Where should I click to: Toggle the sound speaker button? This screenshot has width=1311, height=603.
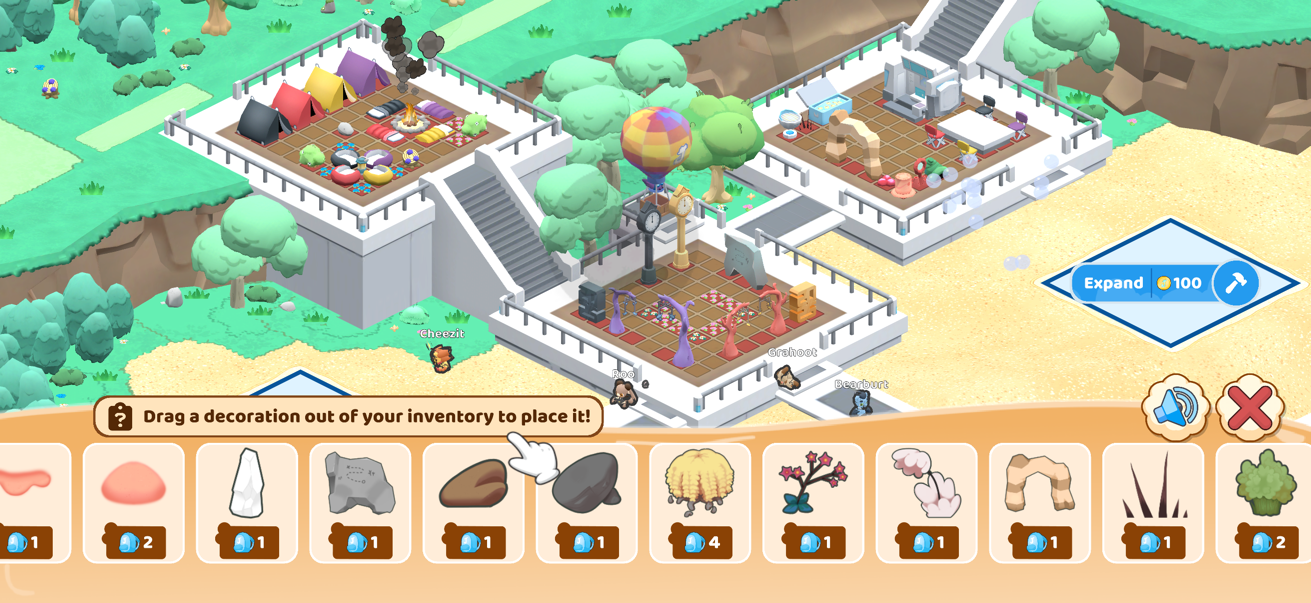[1176, 407]
